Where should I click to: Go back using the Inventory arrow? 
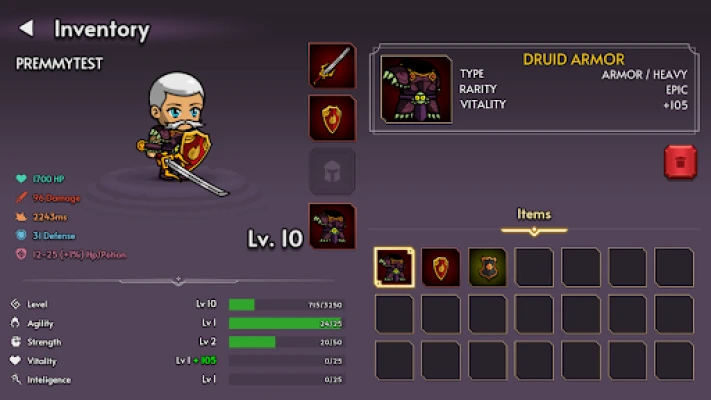tap(27, 29)
